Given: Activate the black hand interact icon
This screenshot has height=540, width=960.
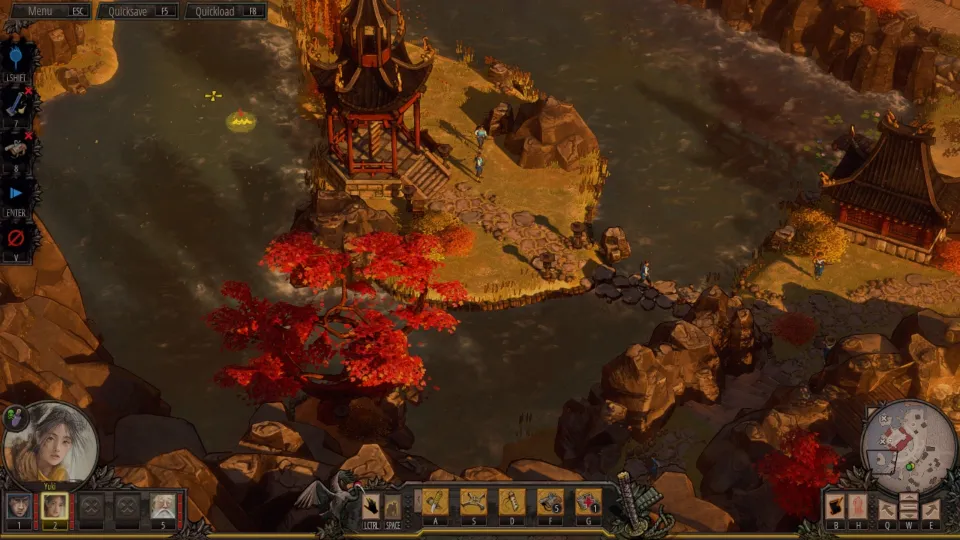Looking at the screenshot, I should 371,506.
